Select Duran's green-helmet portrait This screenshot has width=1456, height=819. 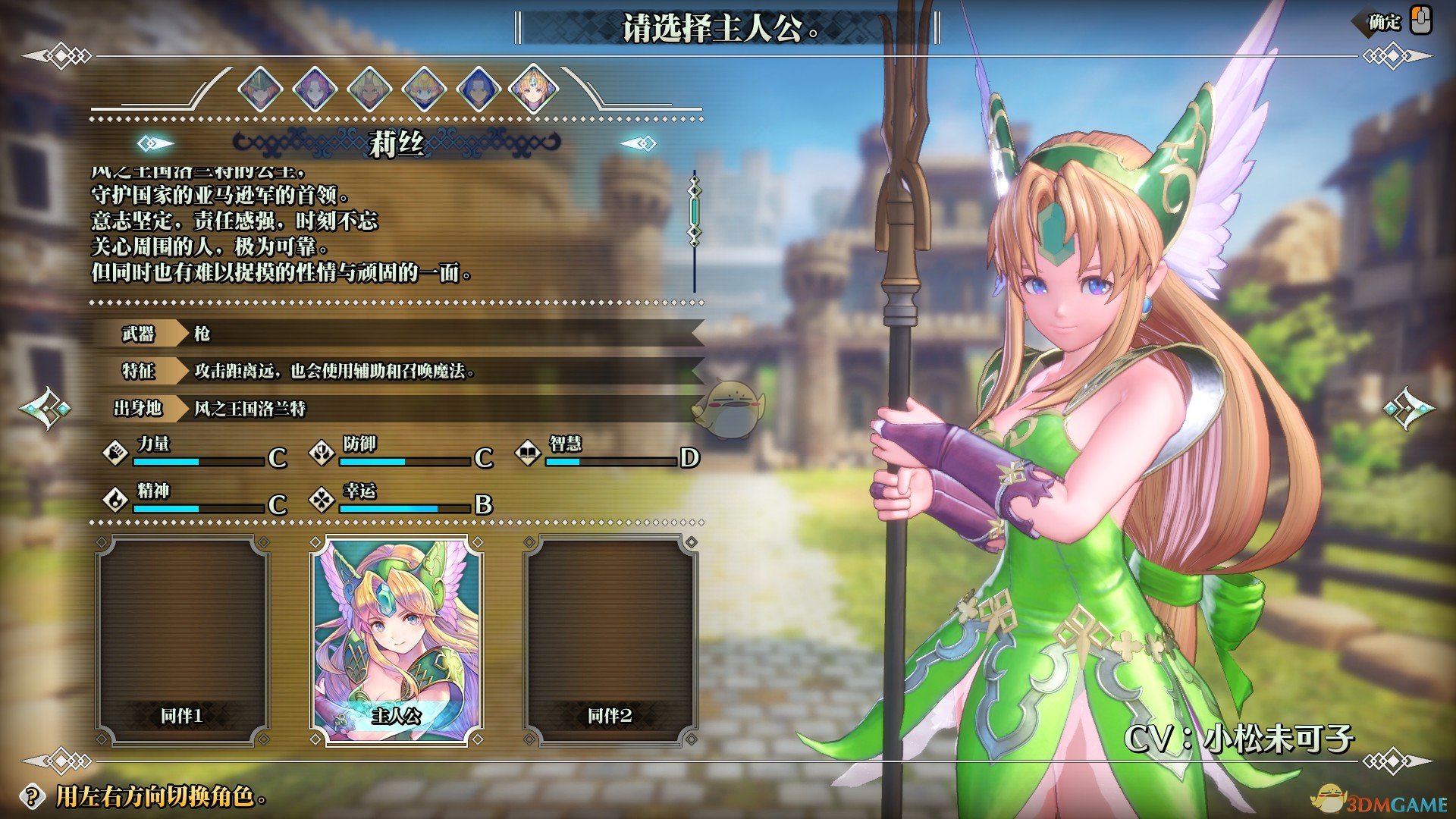tap(260, 89)
